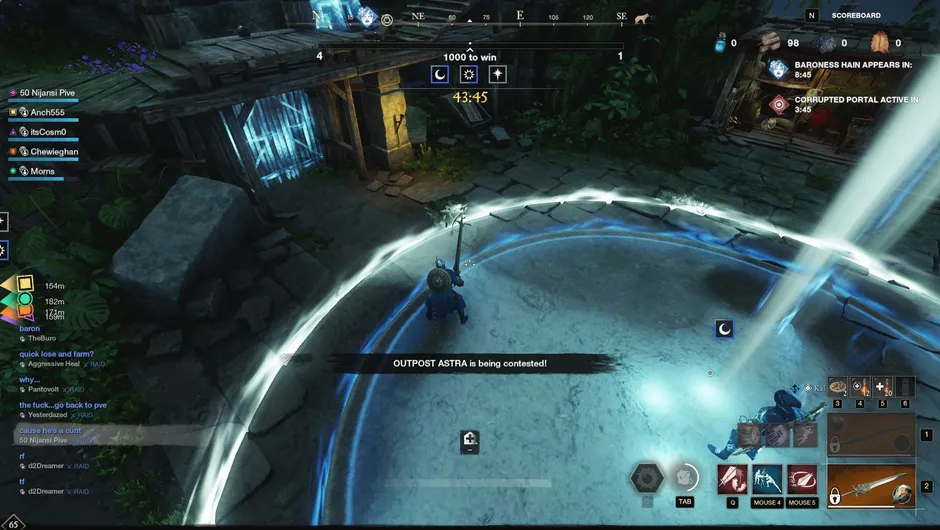Click the sun control point indicator
940x530 pixels.
coord(468,74)
